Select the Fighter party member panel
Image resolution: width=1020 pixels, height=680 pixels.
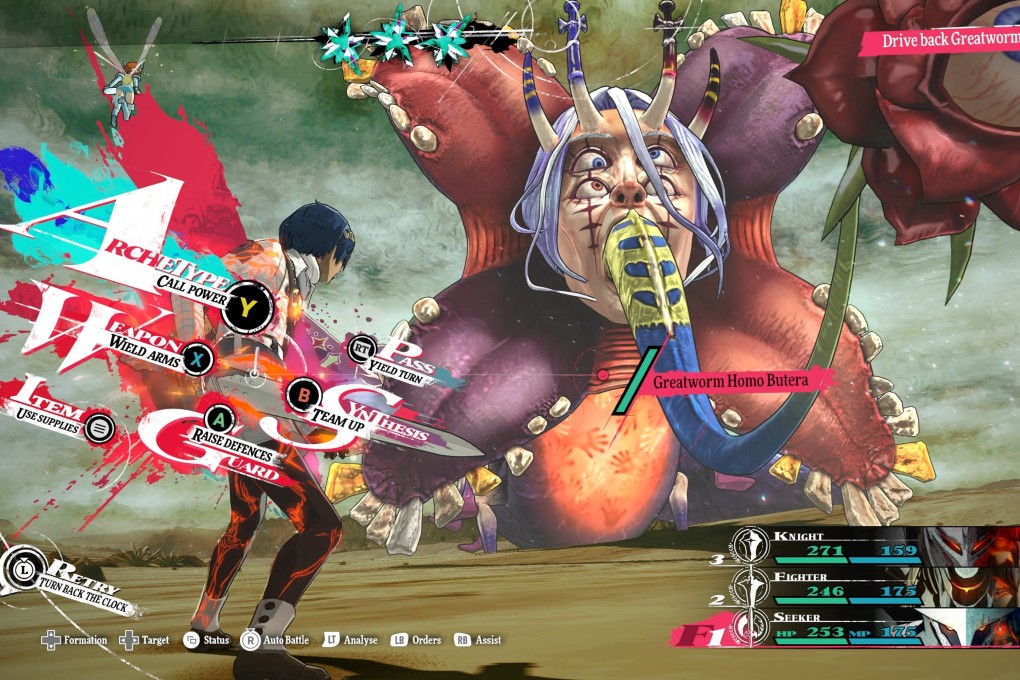(850, 584)
